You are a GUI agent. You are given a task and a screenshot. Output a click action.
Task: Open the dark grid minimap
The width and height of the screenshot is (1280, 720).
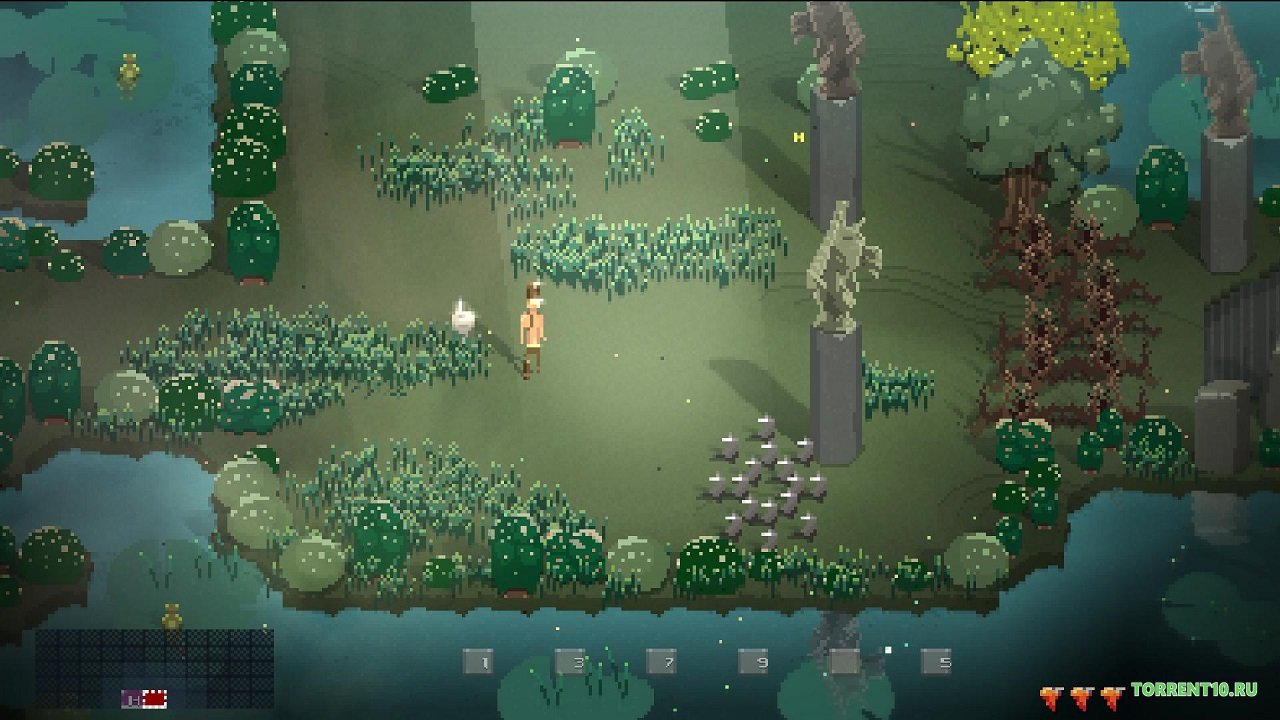pos(155,668)
